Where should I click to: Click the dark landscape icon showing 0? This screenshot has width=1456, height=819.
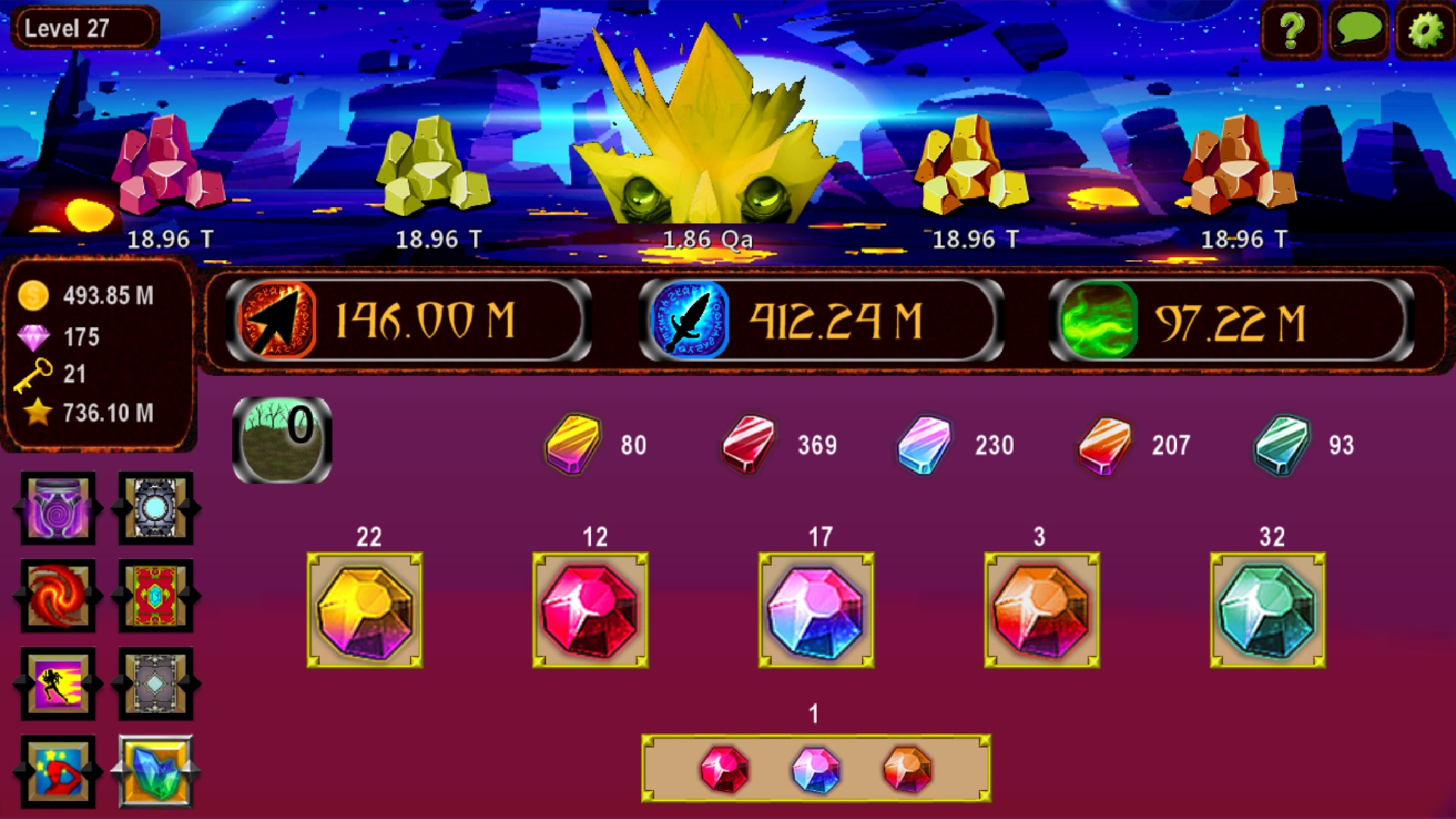[x=281, y=438]
